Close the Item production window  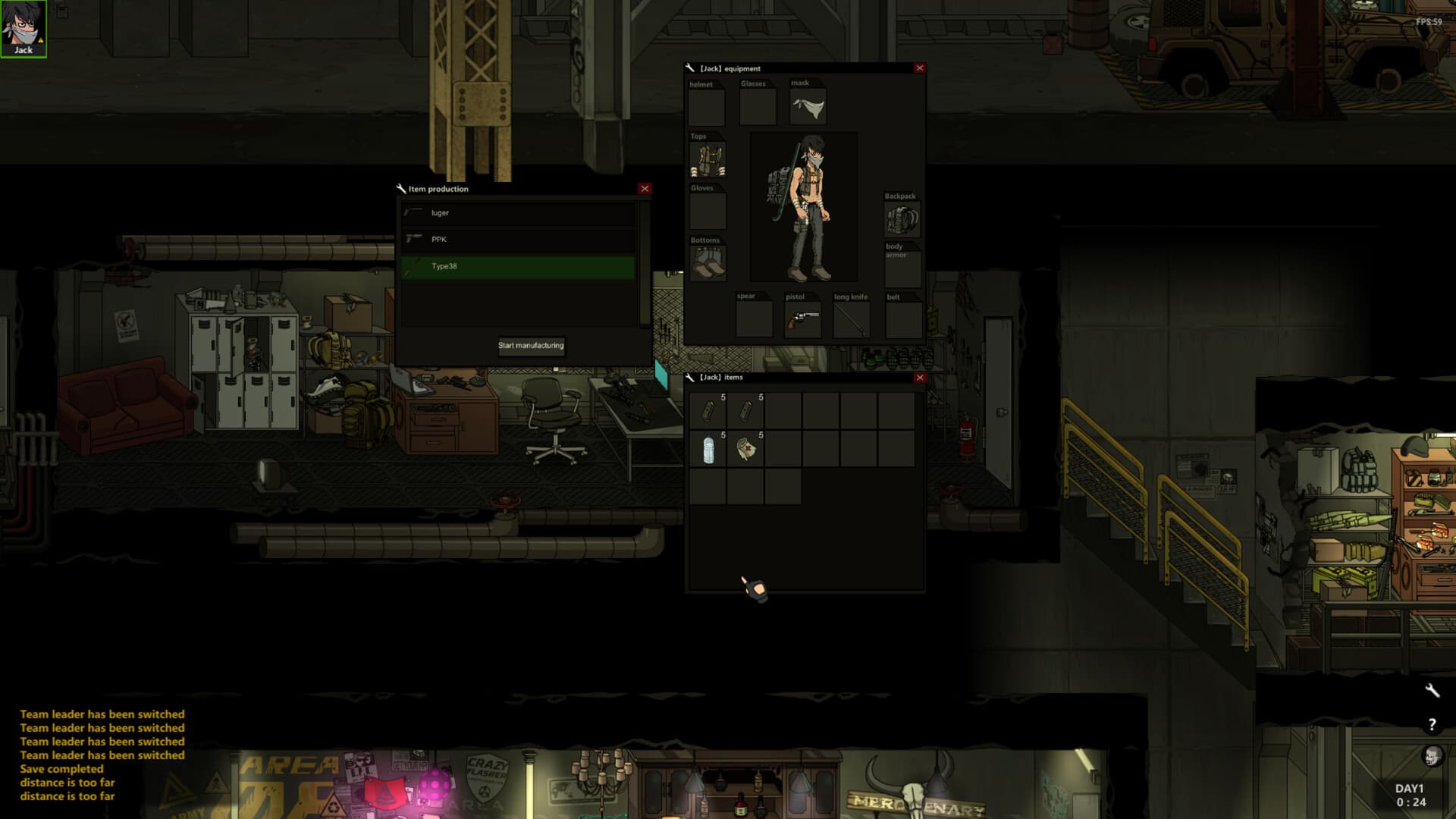[x=645, y=189]
